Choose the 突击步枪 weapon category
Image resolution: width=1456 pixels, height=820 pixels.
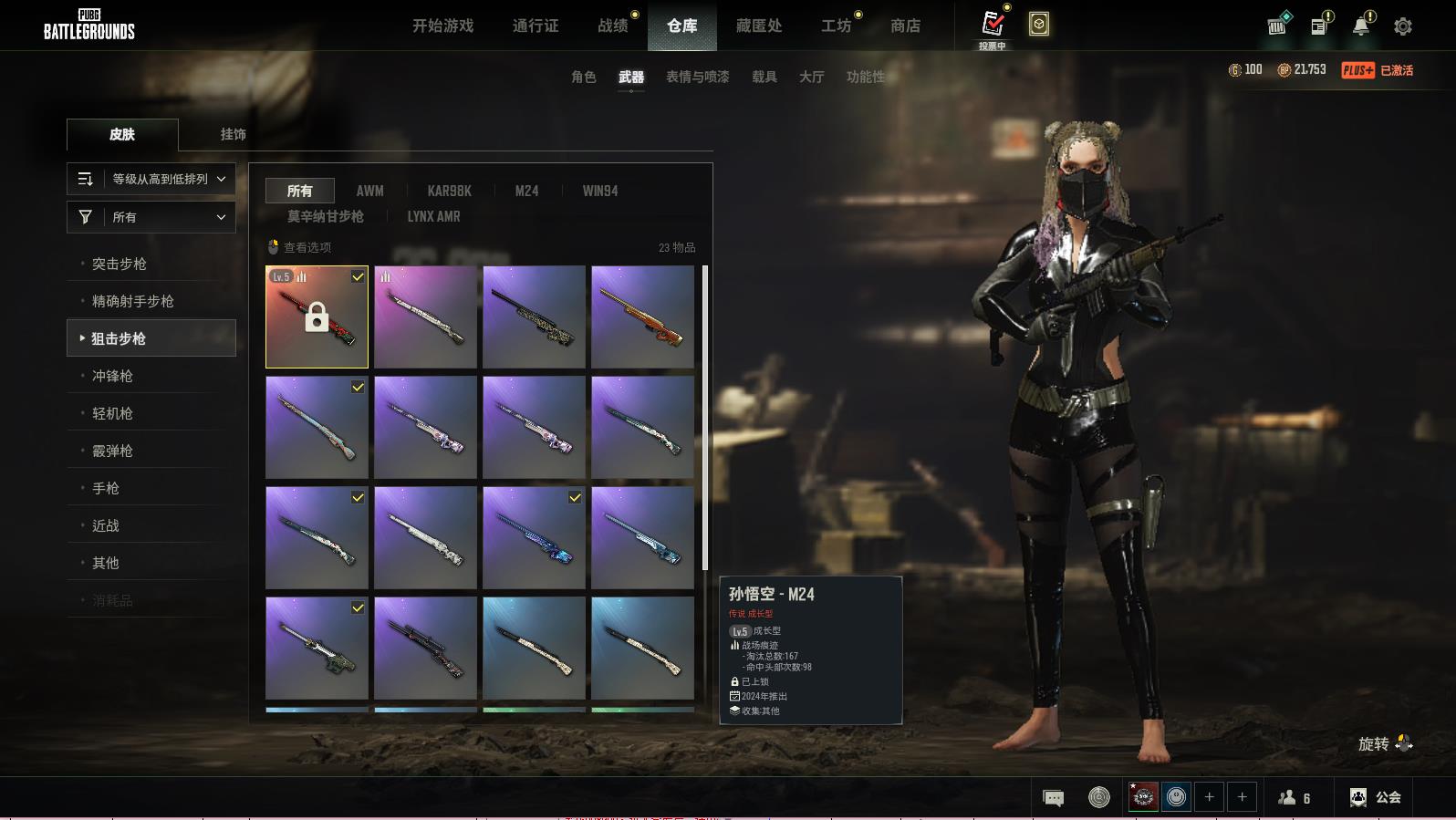(x=120, y=264)
